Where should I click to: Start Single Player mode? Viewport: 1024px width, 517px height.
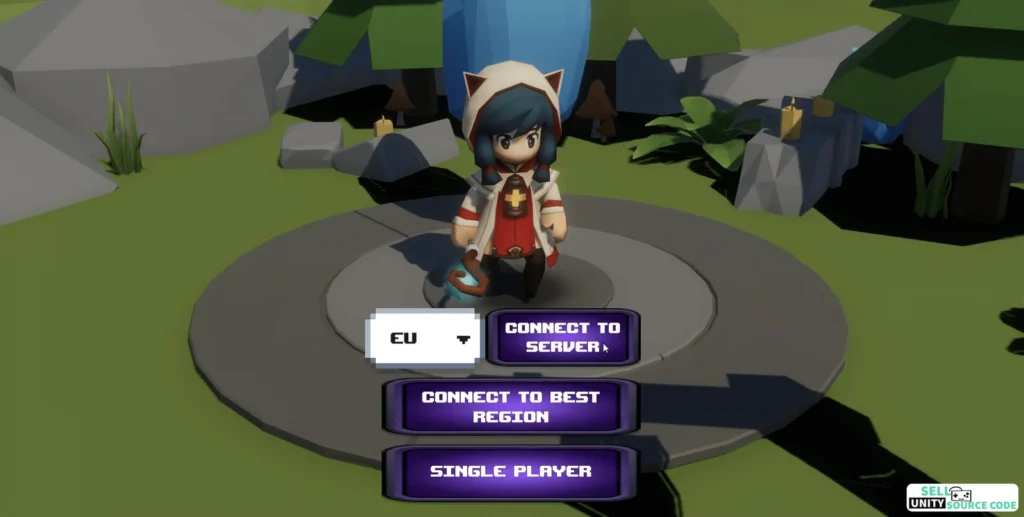tap(510, 471)
